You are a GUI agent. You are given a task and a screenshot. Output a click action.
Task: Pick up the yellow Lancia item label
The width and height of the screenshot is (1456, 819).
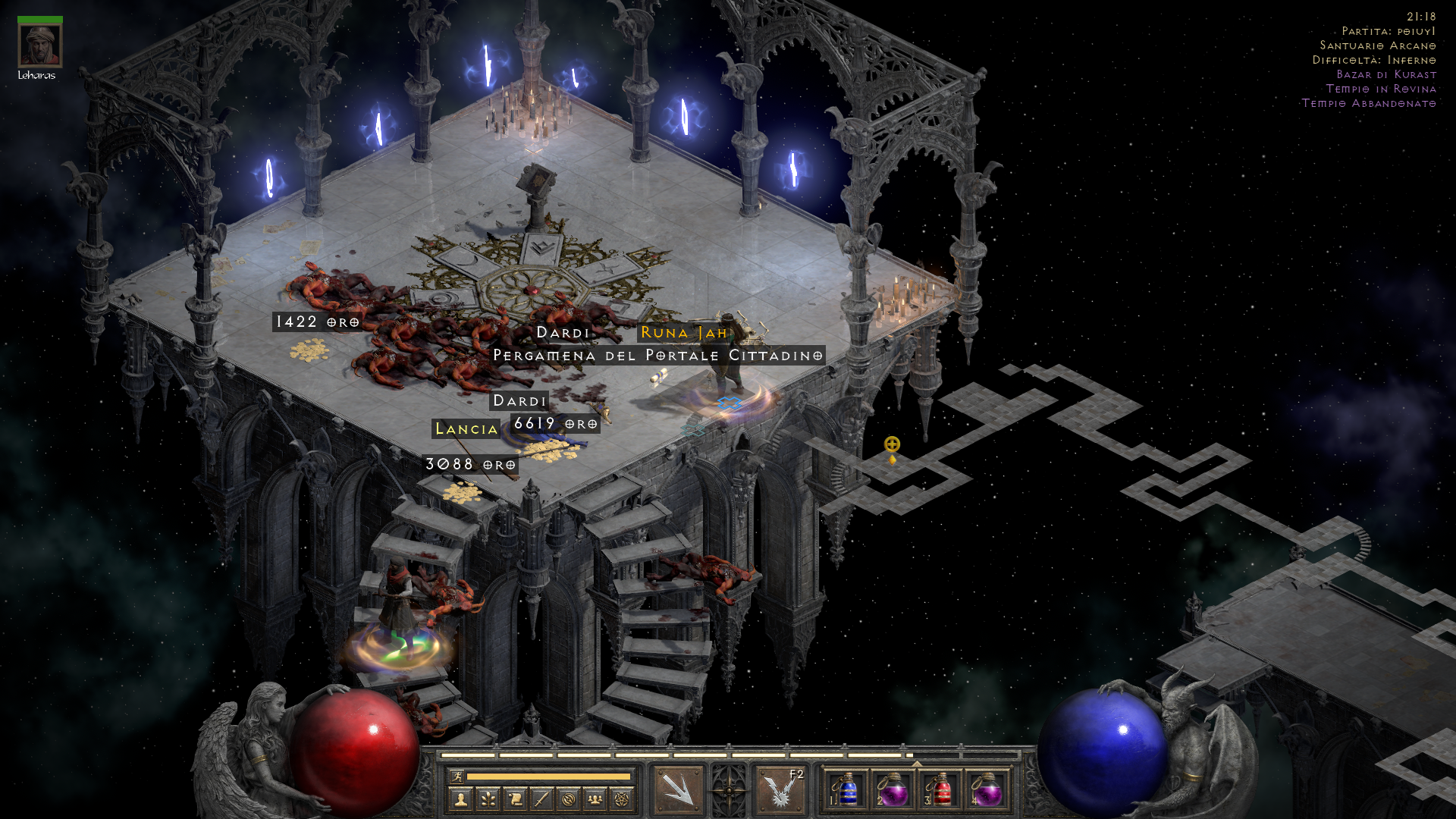[x=466, y=429]
